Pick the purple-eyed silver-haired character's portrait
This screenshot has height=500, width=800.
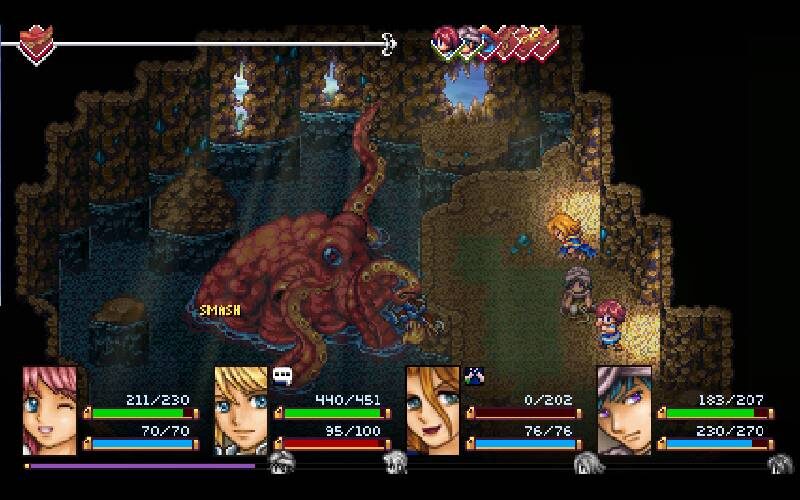pyautogui.click(x=624, y=410)
